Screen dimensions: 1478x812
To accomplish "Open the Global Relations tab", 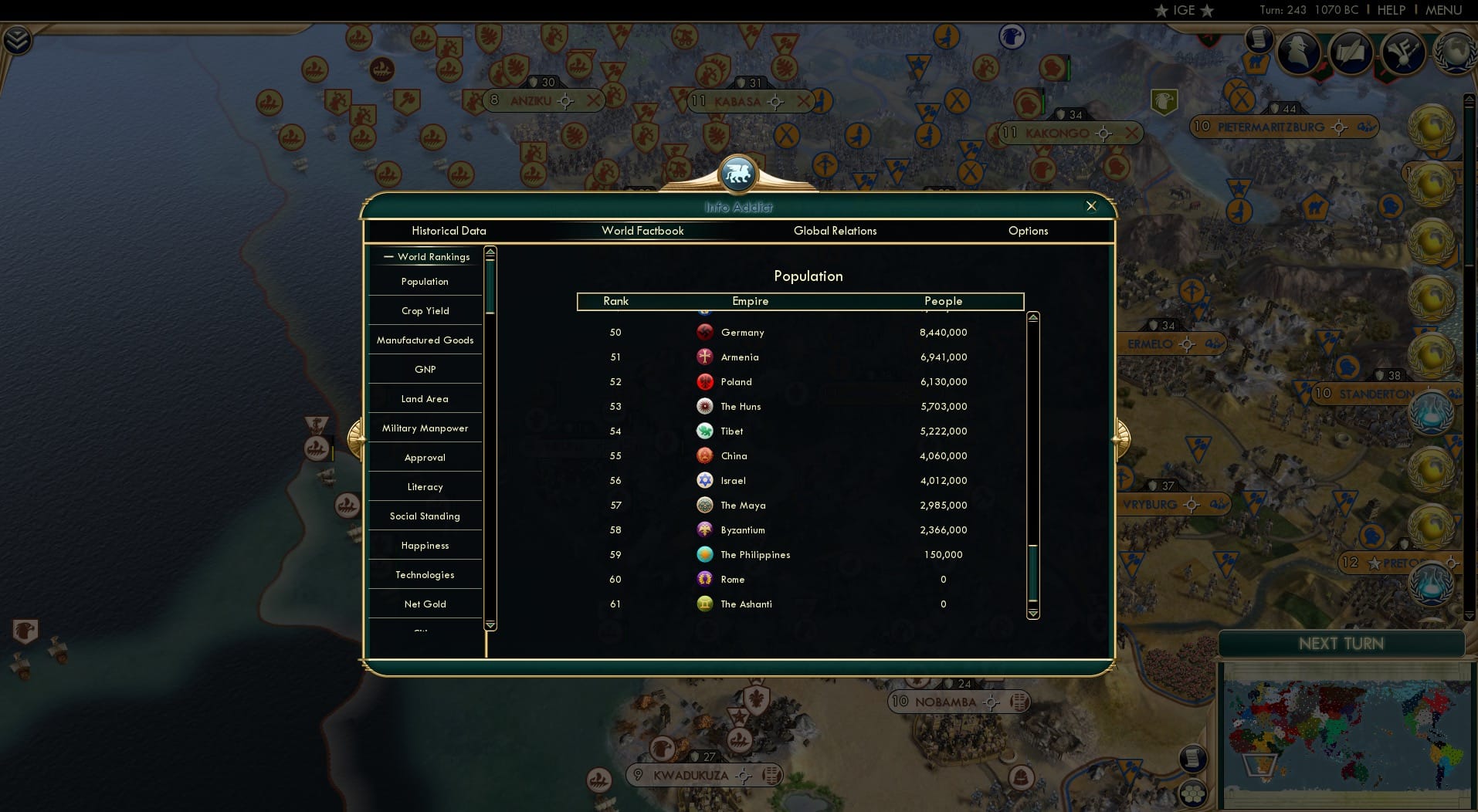I will point(835,231).
